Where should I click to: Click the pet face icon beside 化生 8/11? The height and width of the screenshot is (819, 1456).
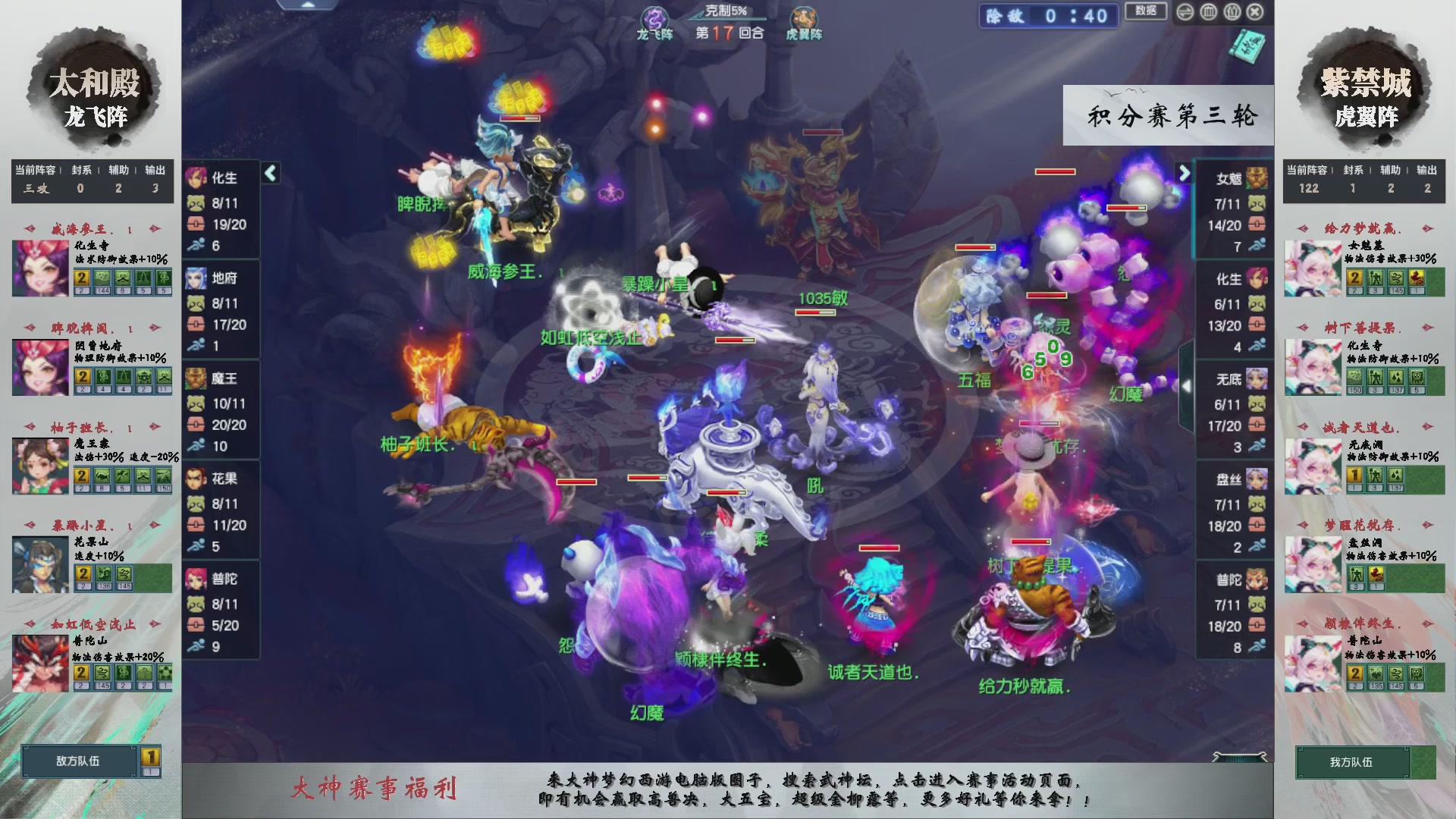(x=196, y=203)
